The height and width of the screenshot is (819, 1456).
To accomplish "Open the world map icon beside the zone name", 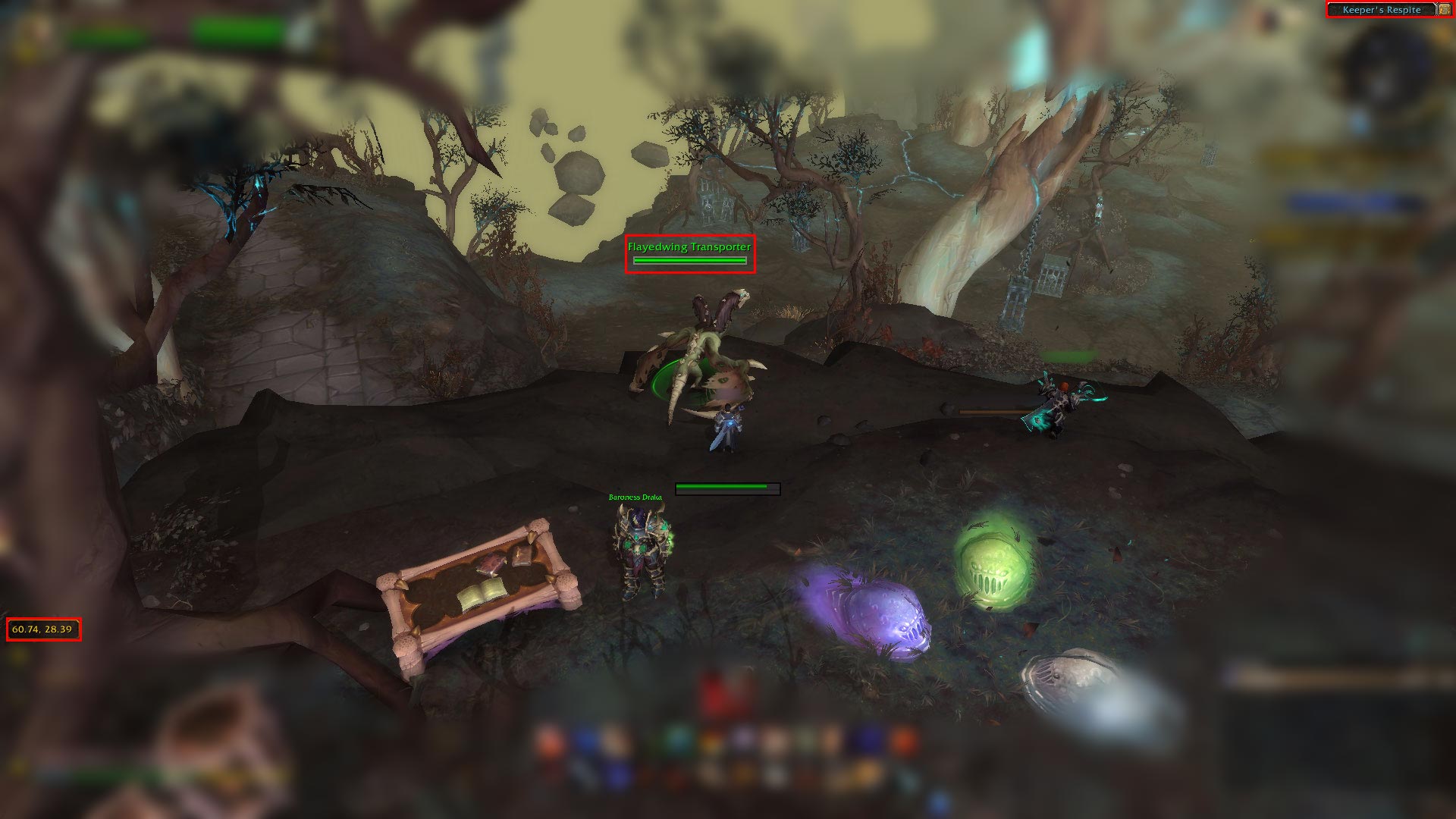I will [x=1444, y=9].
